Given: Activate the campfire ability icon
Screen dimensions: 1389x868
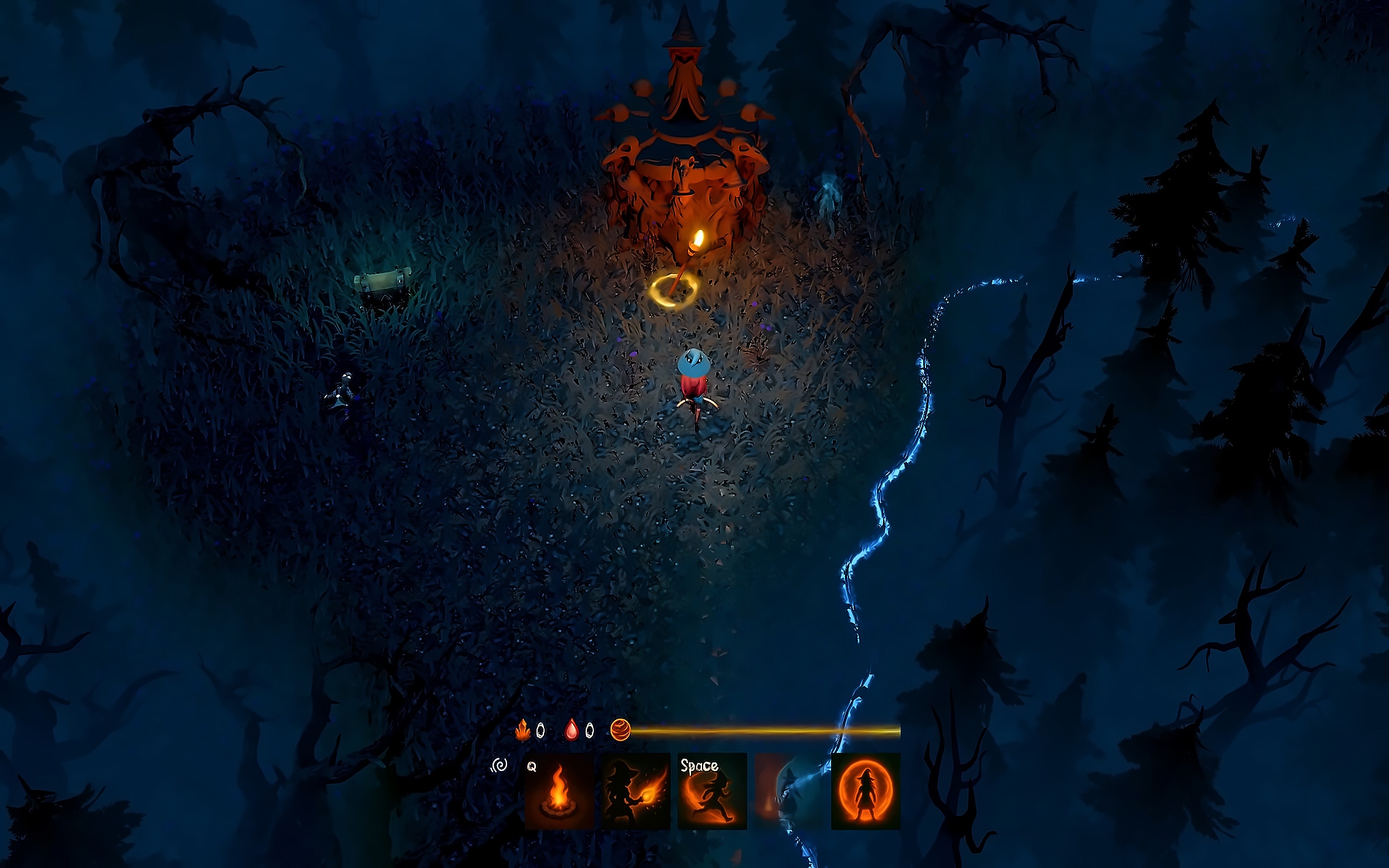Looking at the screenshot, I should point(559,791).
